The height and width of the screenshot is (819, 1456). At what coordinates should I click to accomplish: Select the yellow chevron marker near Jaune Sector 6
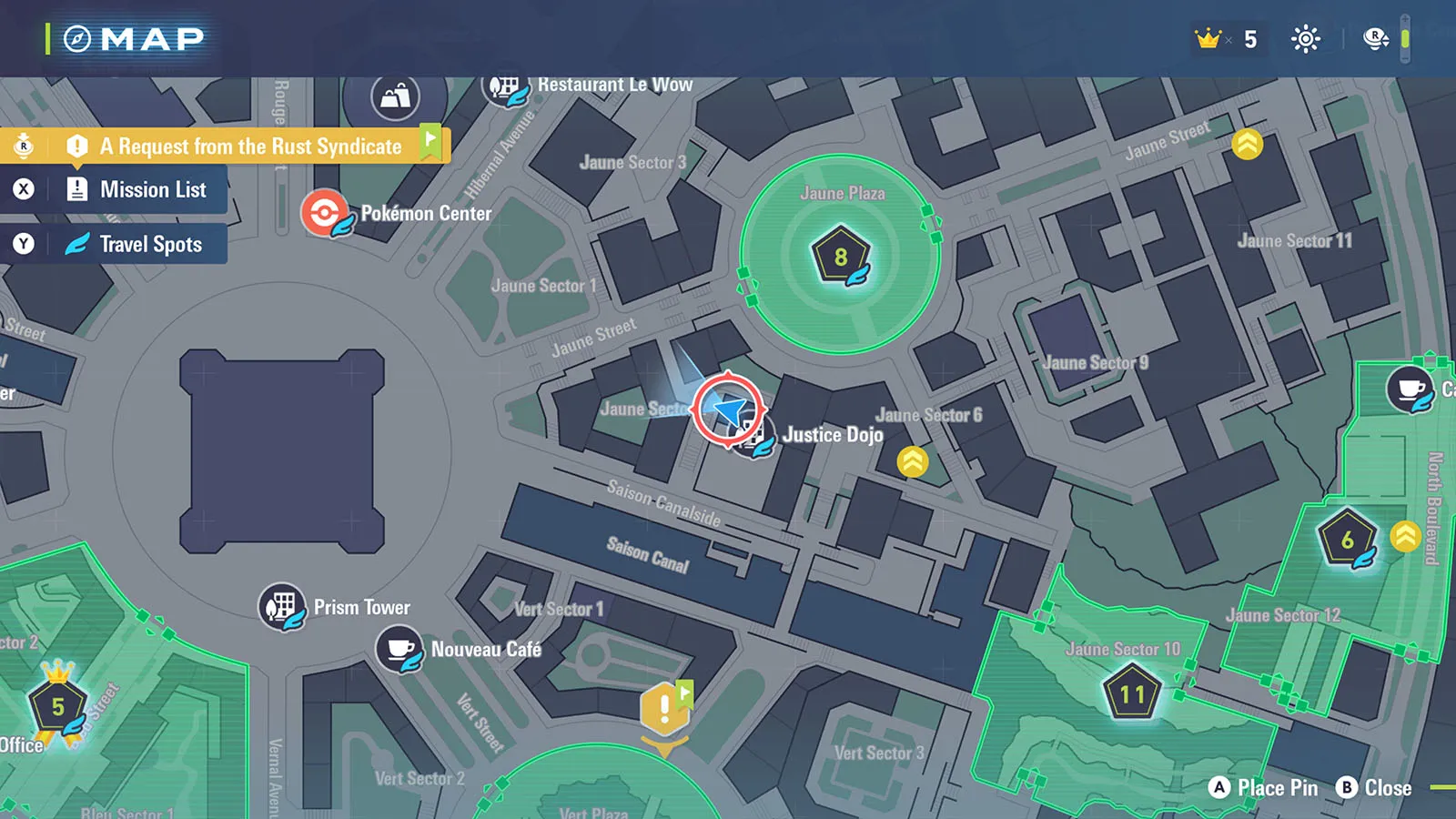pos(913,462)
